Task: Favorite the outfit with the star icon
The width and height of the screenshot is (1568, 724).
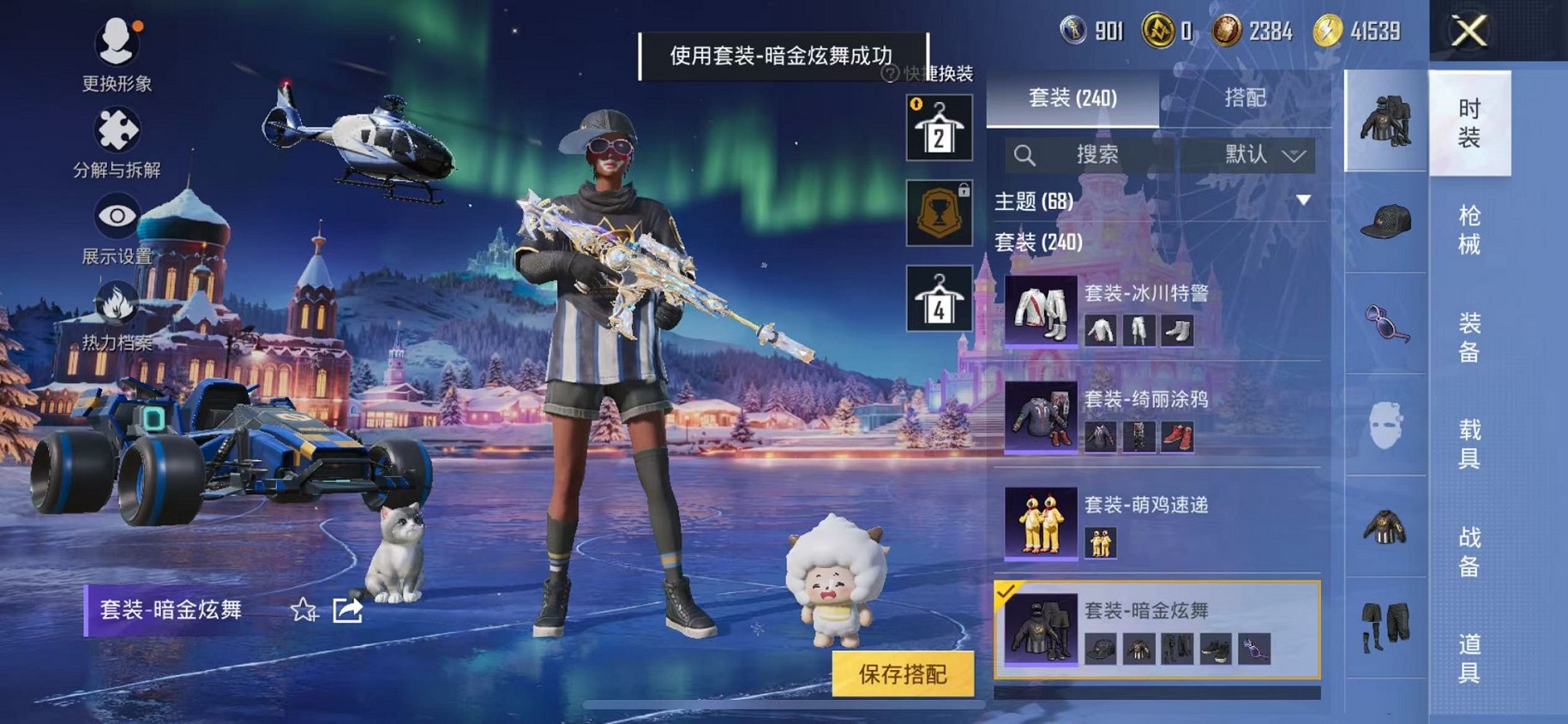Action: [303, 610]
